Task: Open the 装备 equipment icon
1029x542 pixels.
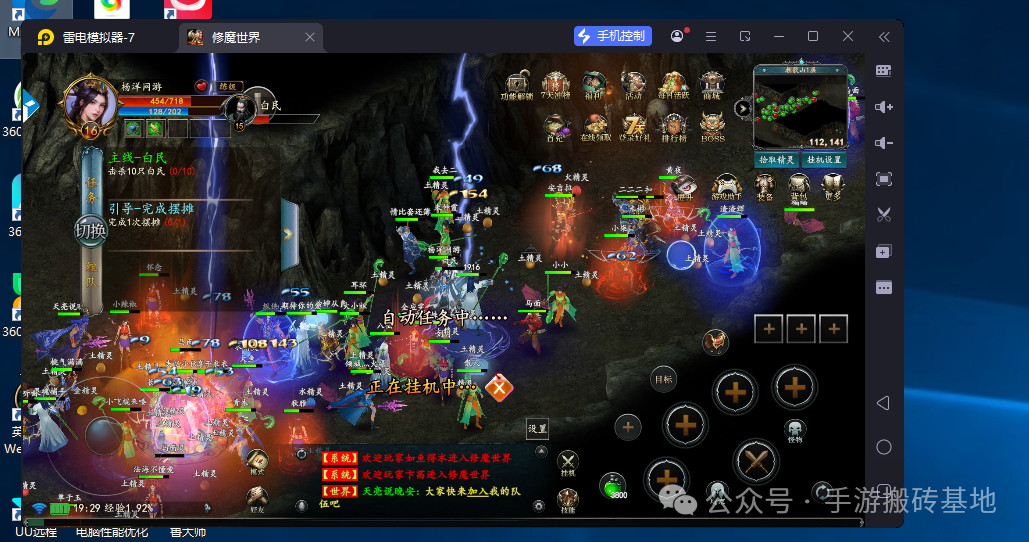Action: (765, 187)
